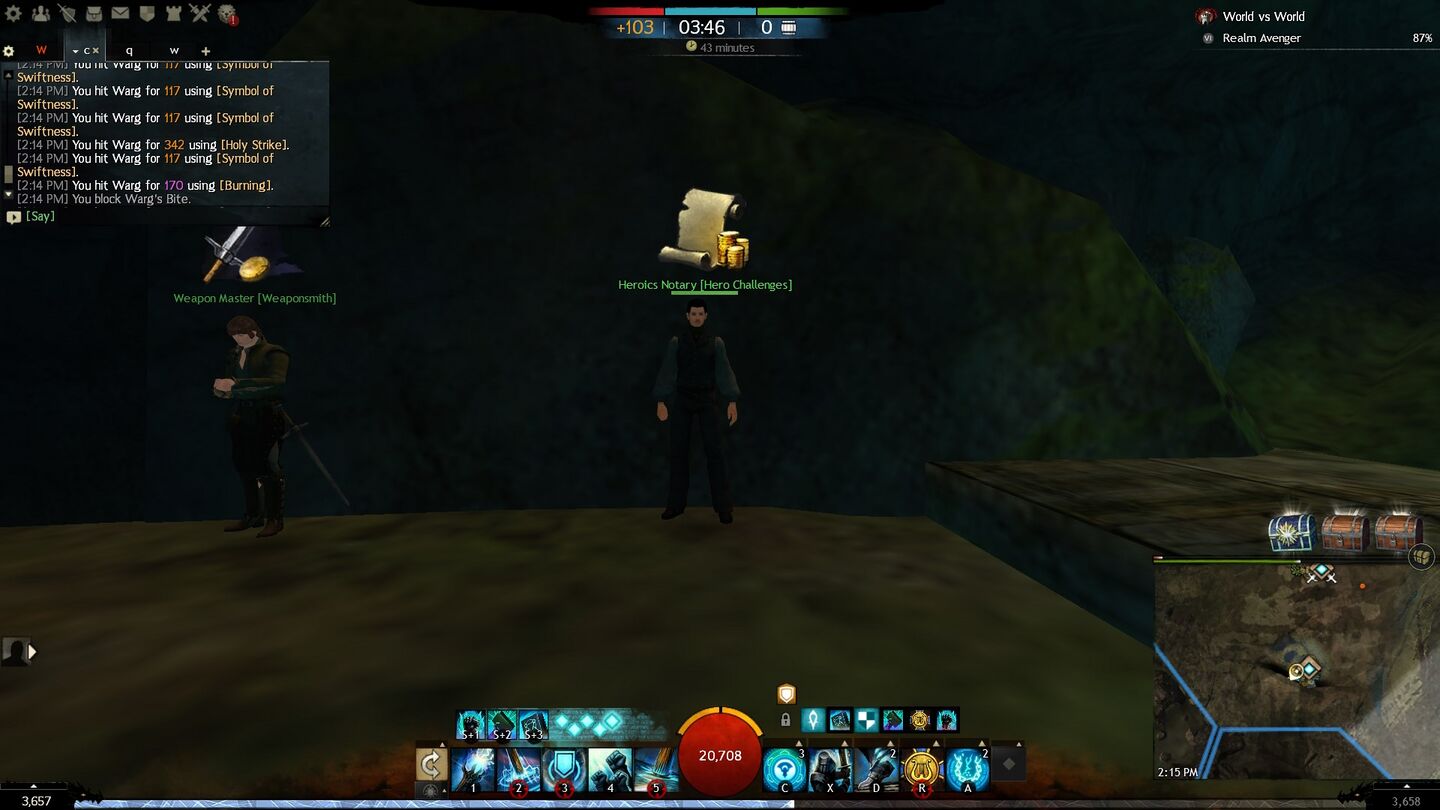The width and height of the screenshot is (1440, 810).
Task: Switch to the q chat tab
Action: 128,50
